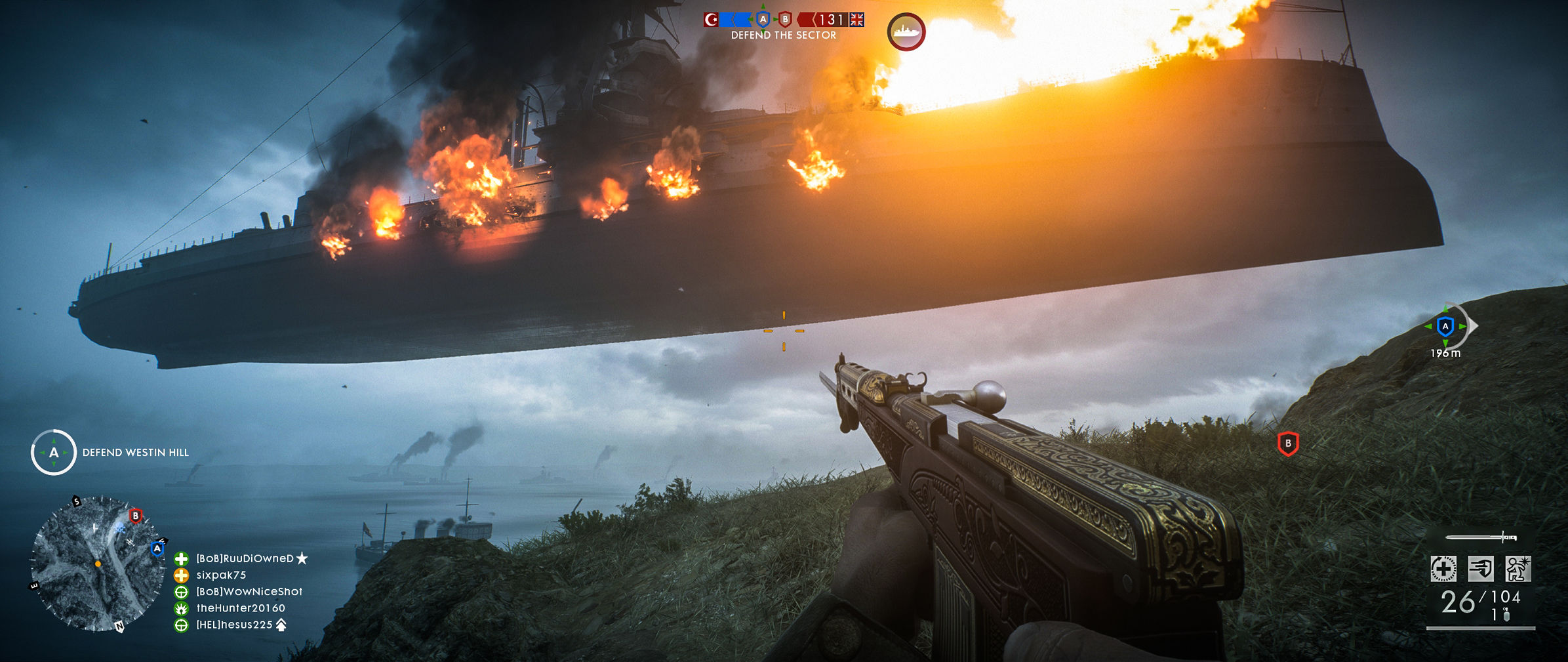Open the Defend Westin Hill objective tracker
Image resolution: width=1568 pixels, height=662 pixels.
(54, 452)
